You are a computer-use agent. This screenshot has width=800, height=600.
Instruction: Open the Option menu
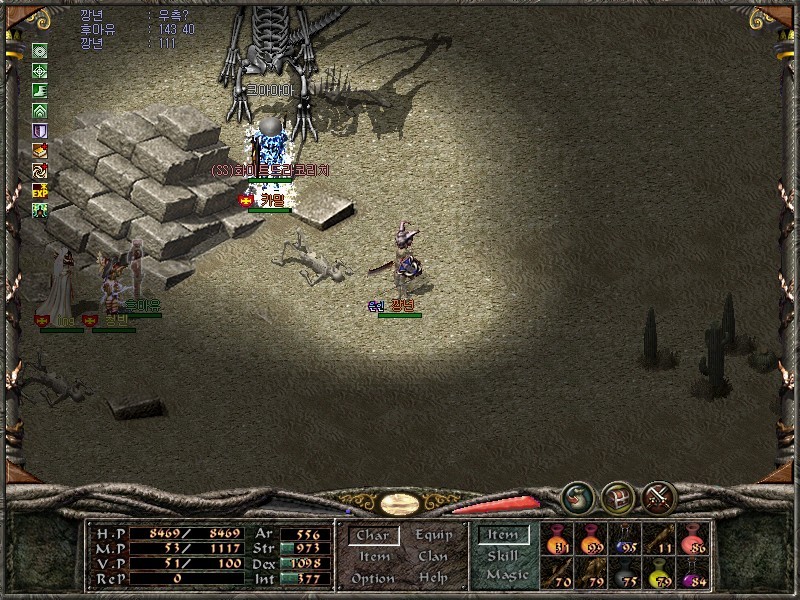(373, 578)
